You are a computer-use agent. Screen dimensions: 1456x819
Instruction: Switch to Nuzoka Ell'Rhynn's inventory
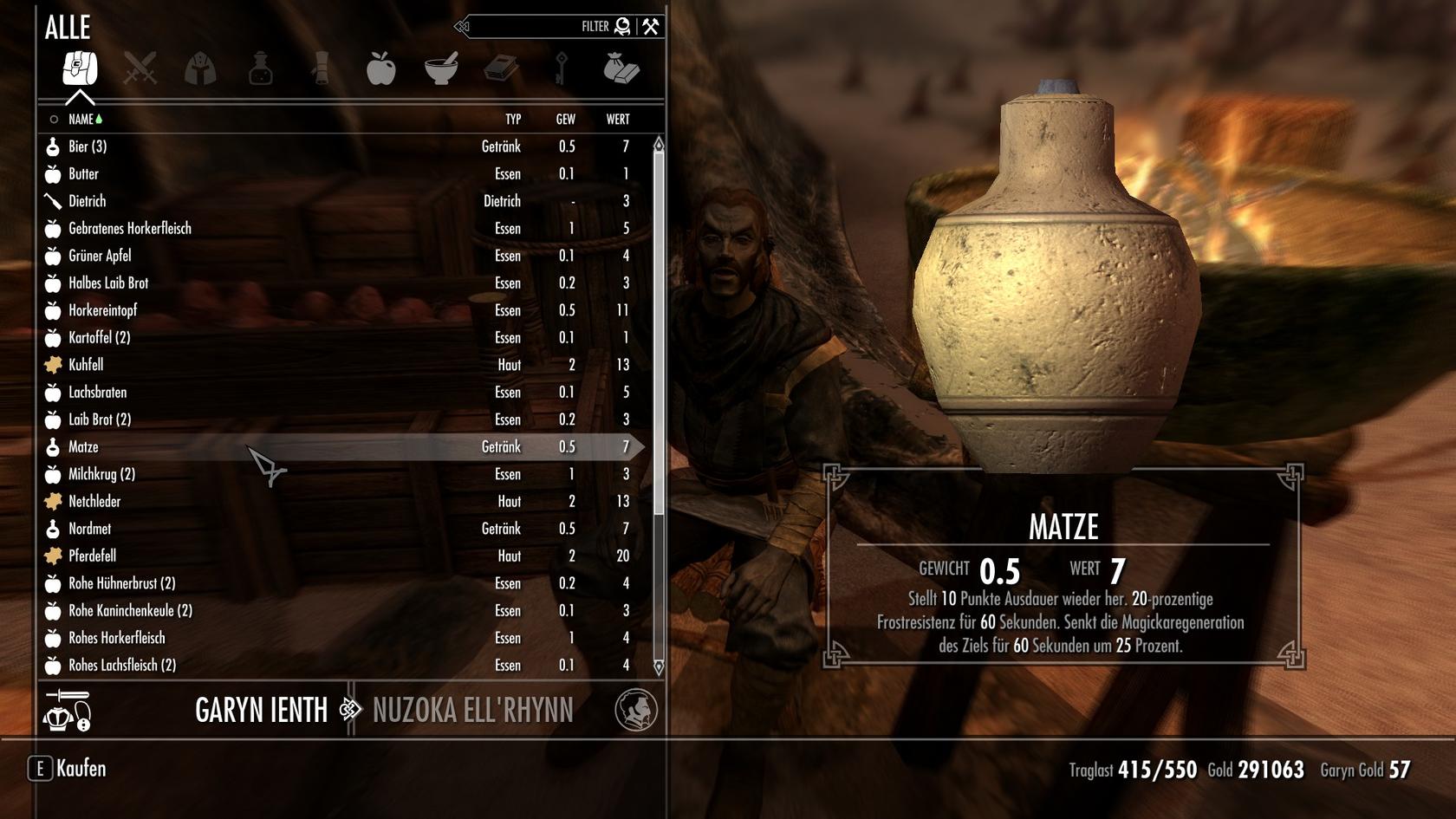[x=472, y=711]
